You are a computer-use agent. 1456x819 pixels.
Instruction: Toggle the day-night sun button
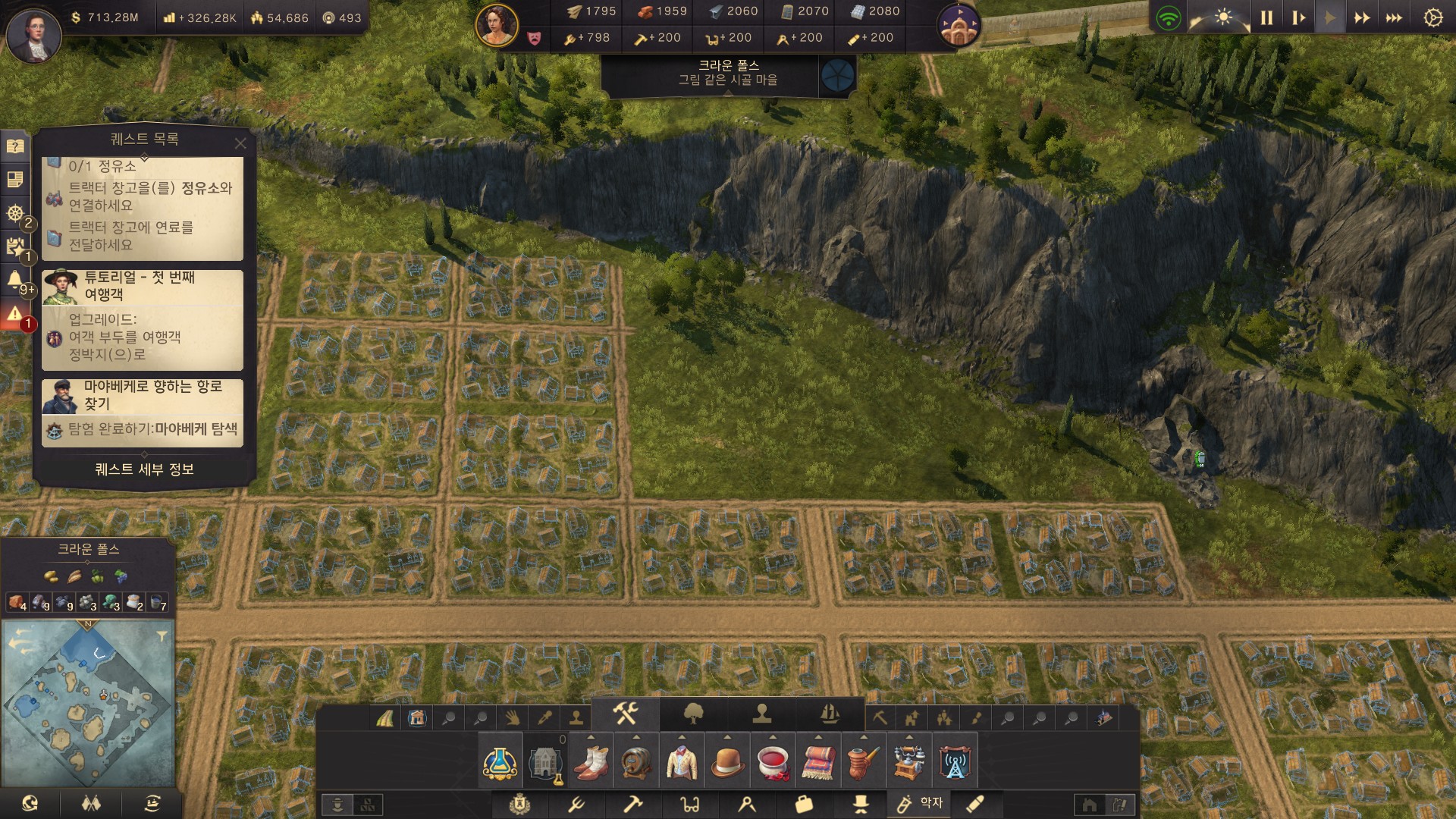point(1222,18)
